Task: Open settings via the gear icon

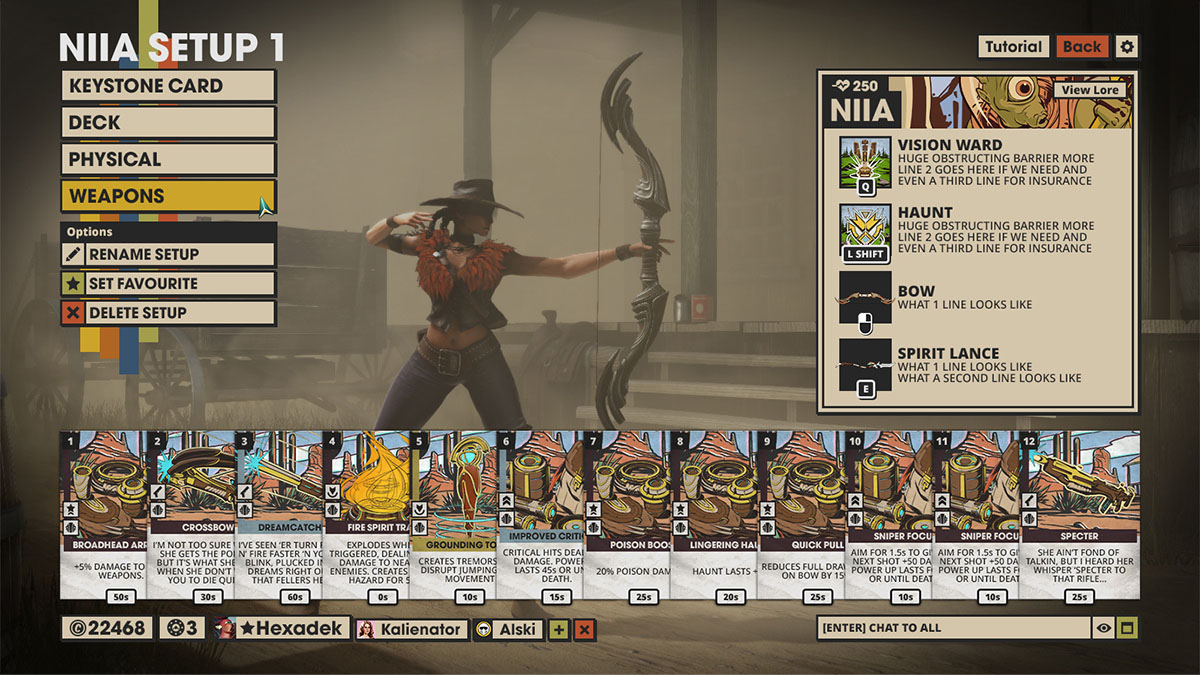Action: pos(1127,47)
